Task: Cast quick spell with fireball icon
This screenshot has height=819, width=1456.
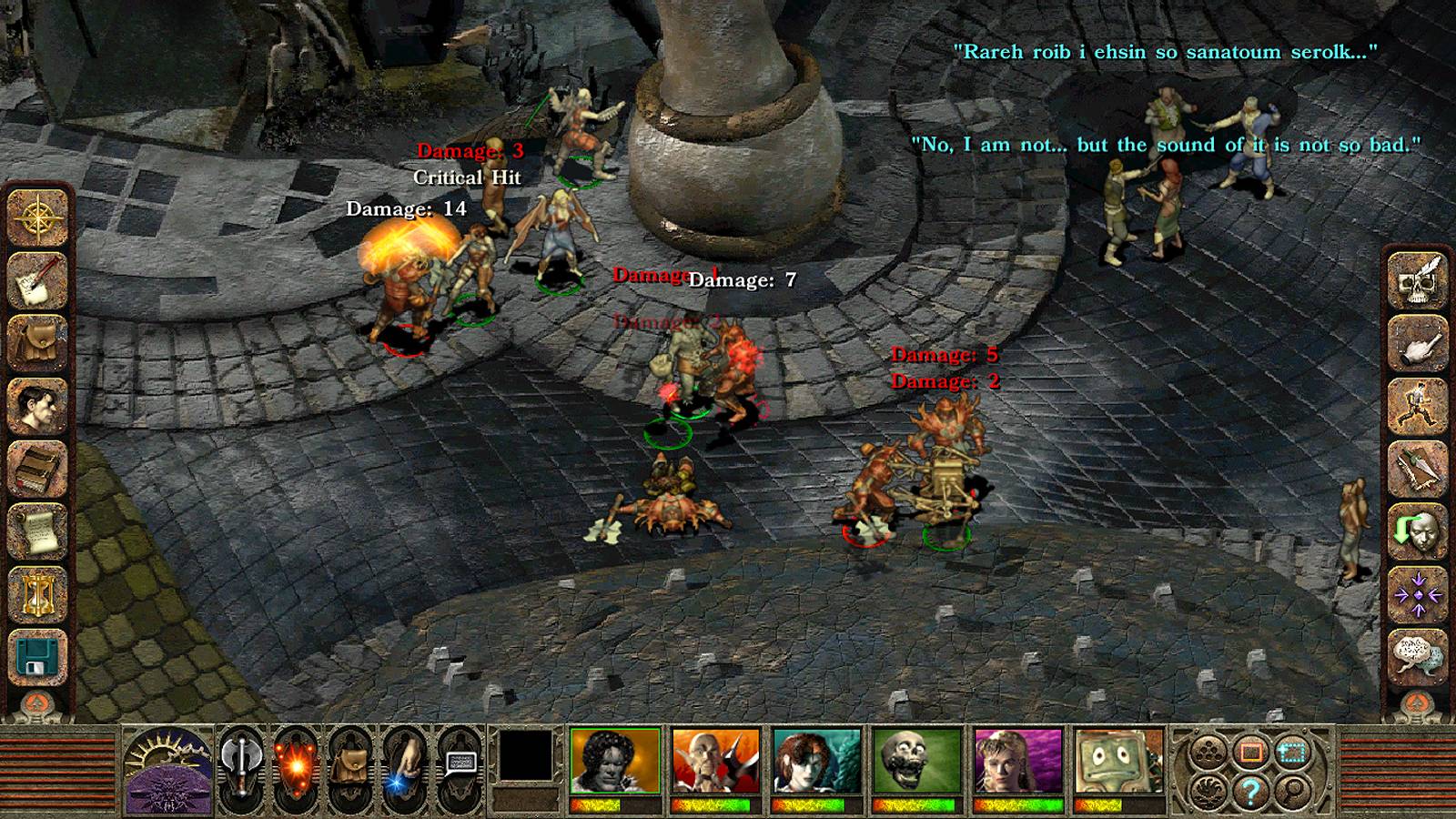Action: click(297, 766)
